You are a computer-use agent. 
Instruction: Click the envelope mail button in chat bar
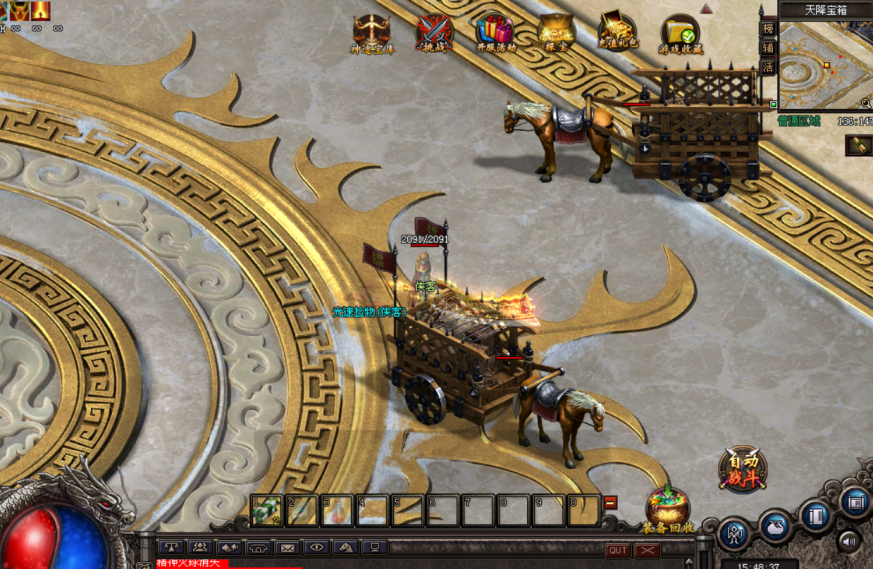point(287,548)
